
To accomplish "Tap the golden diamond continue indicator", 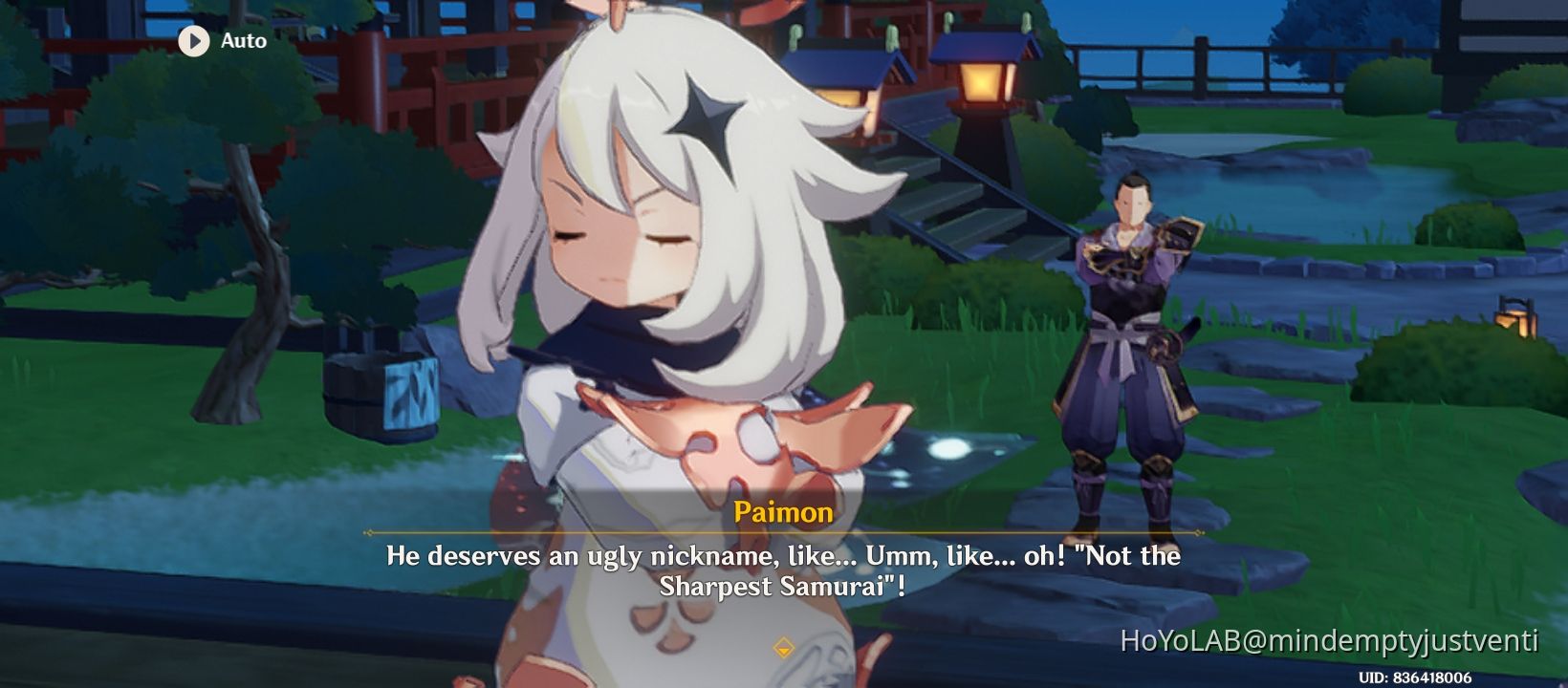I will [x=783, y=648].
